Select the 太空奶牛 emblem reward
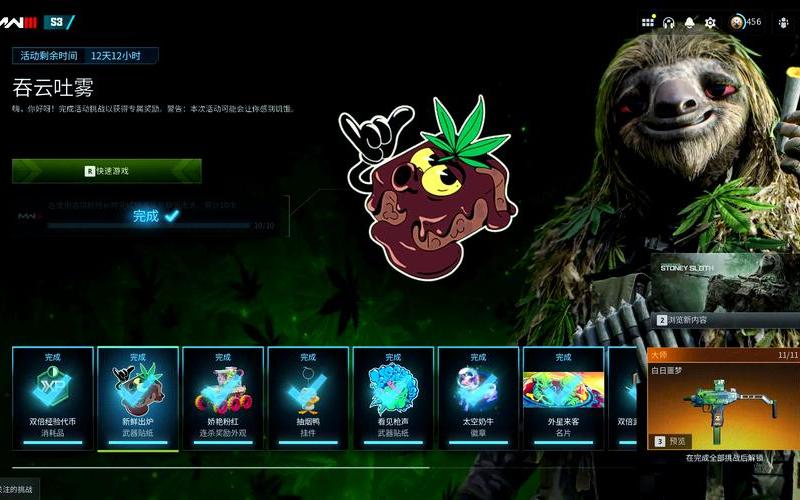The image size is (800, 500). click(478, 398)
